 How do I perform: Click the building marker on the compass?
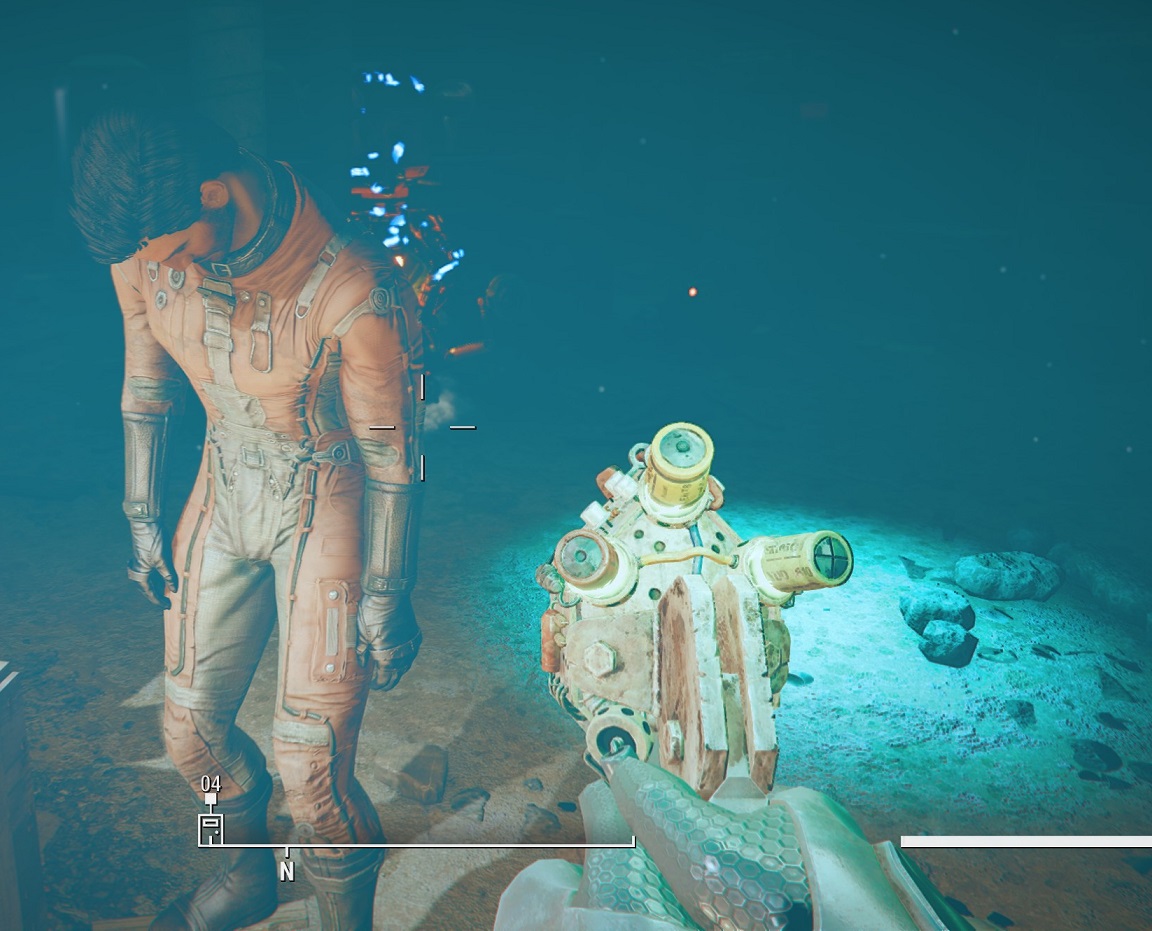click(x=211, y=828)
